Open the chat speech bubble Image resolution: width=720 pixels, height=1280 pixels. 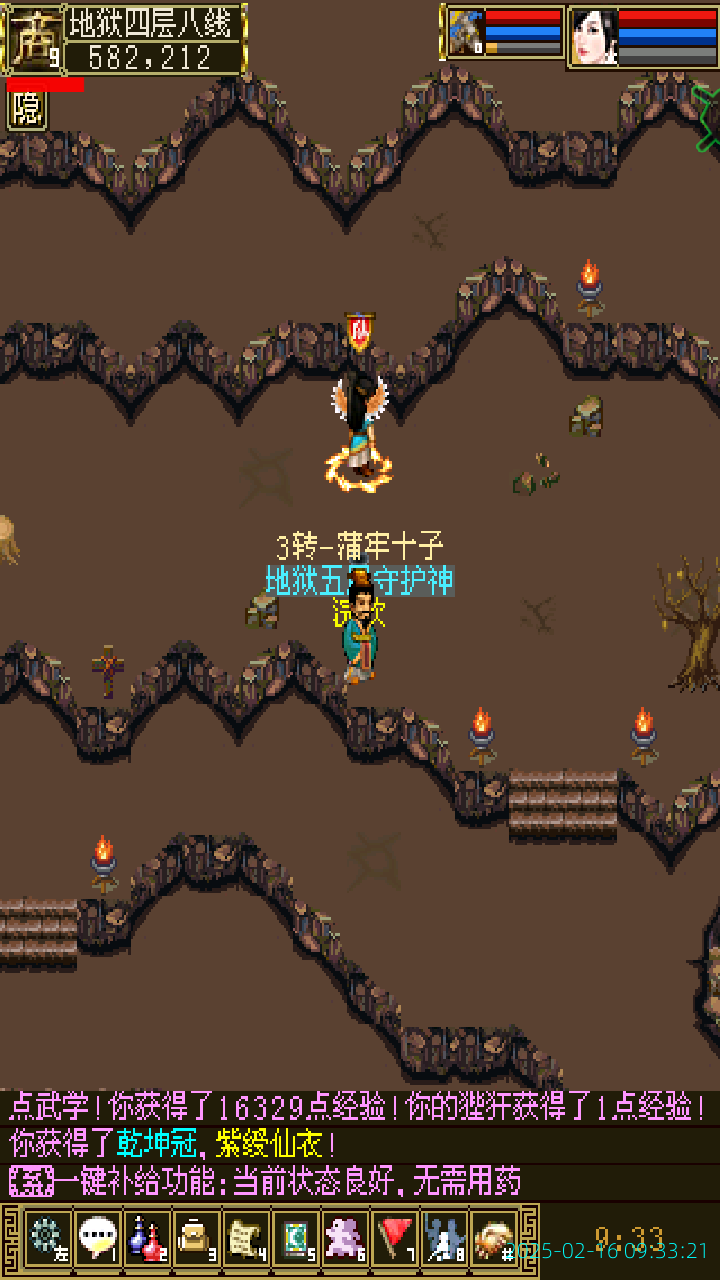point(97,1239)
